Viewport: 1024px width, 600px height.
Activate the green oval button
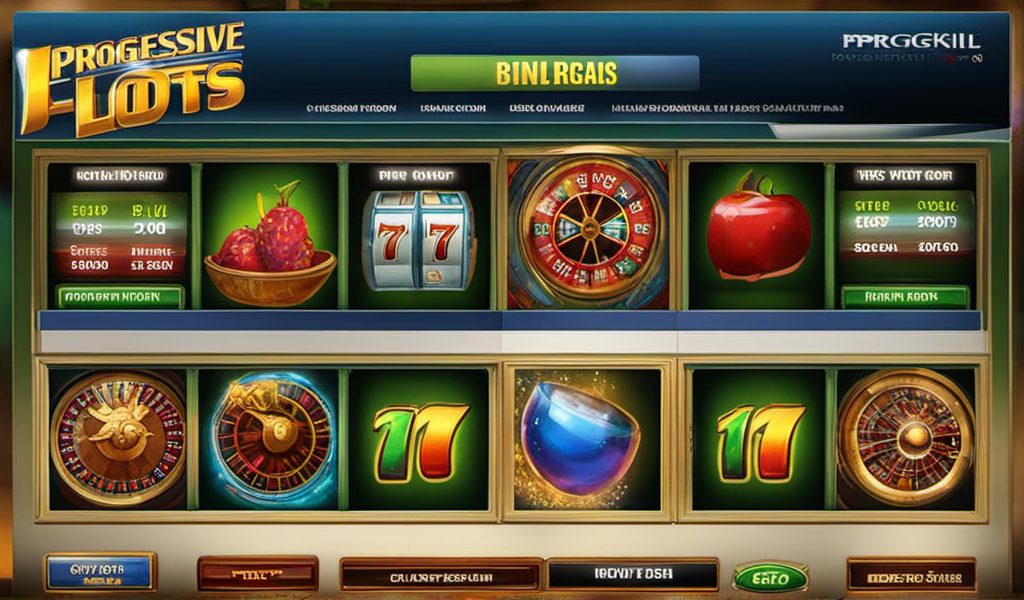(x=770, y=577)
